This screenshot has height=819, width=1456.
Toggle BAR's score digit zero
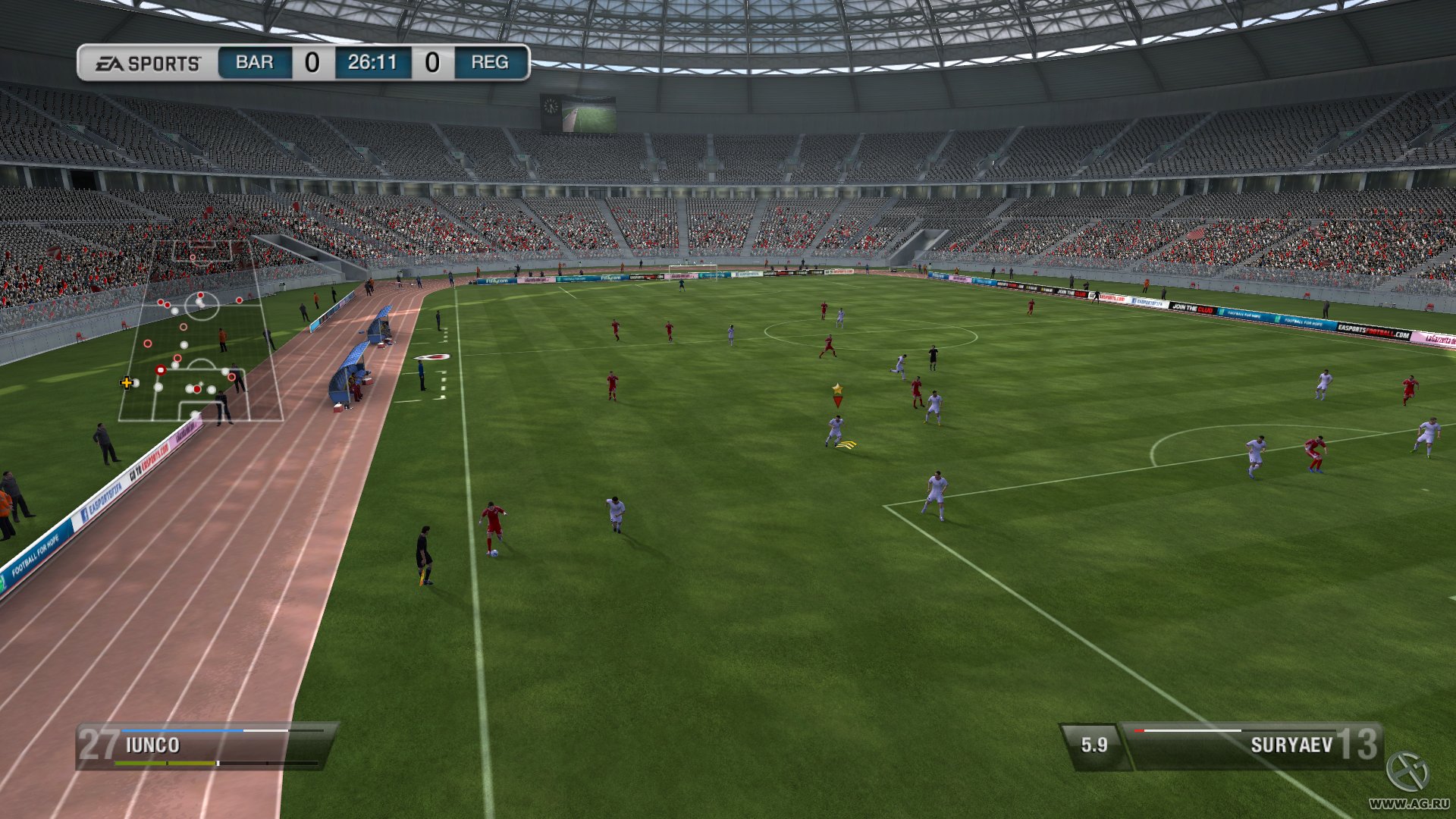[x=311, y=63]
